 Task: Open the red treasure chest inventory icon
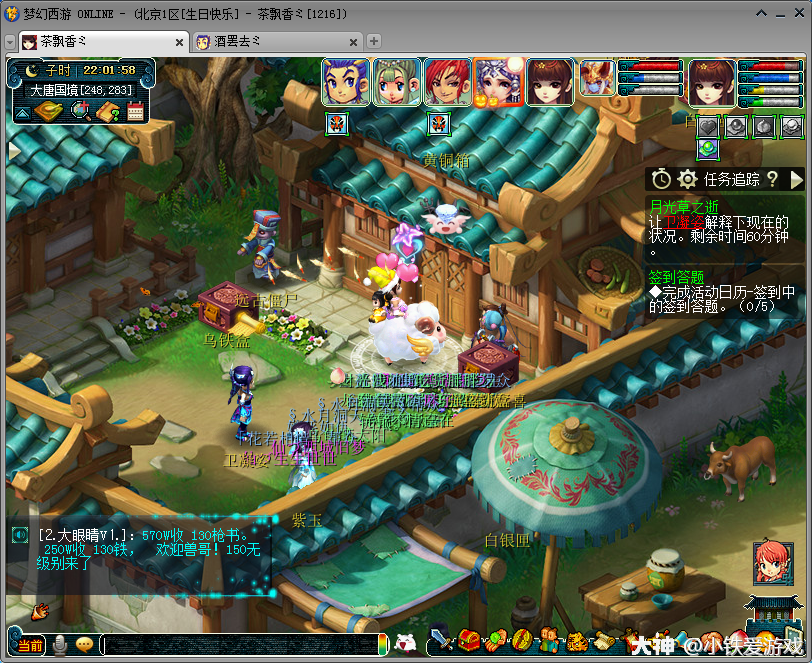(x=468, y=640)
